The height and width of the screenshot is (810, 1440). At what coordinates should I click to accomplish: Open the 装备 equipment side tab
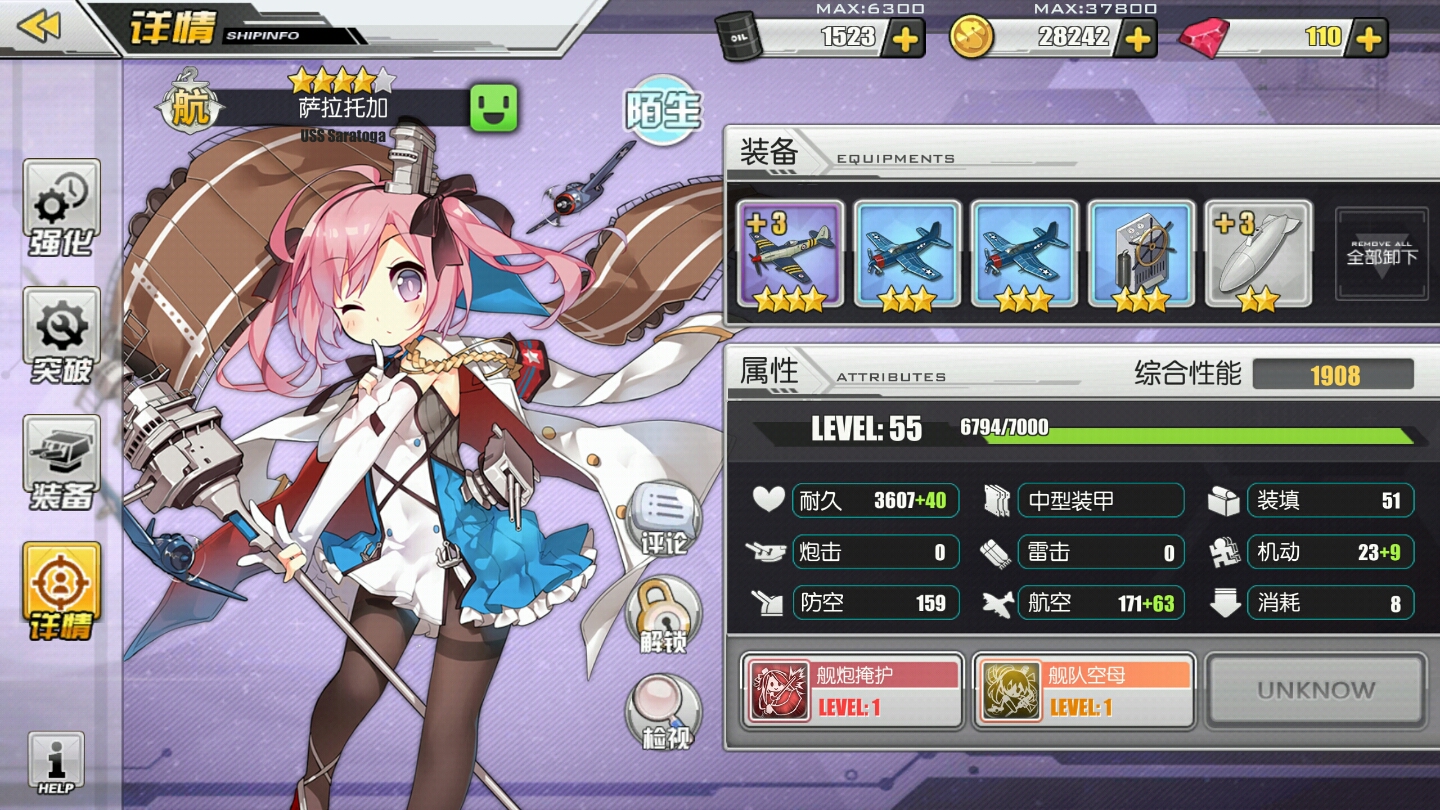point(62,463)
